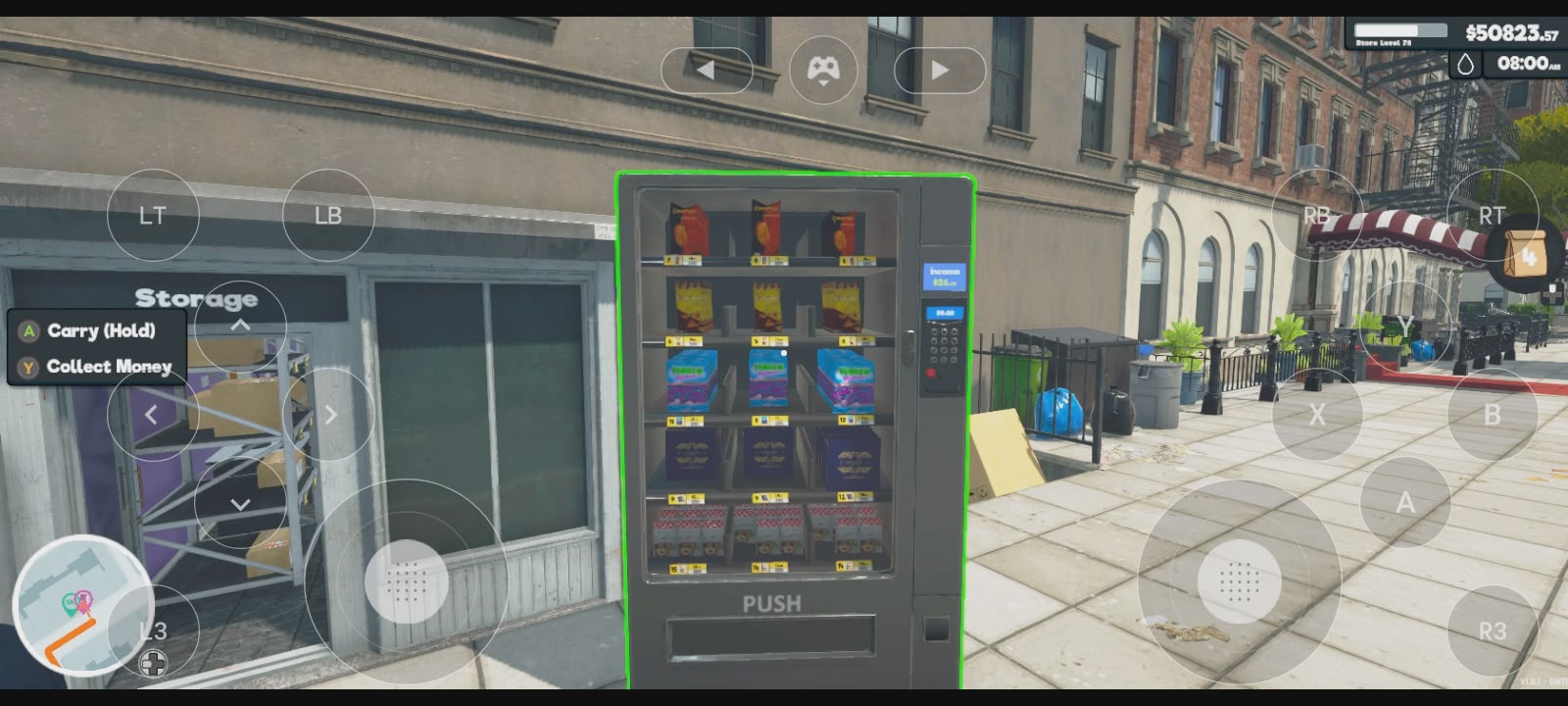
Task: Tap the virtual B button
Action: click(x=1492, y=415)
